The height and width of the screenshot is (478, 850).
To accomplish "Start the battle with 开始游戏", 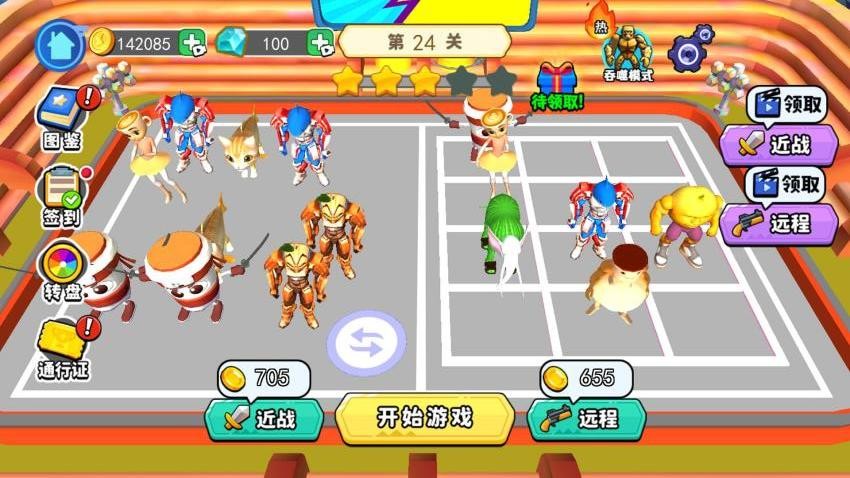I will tap(425, 417).
